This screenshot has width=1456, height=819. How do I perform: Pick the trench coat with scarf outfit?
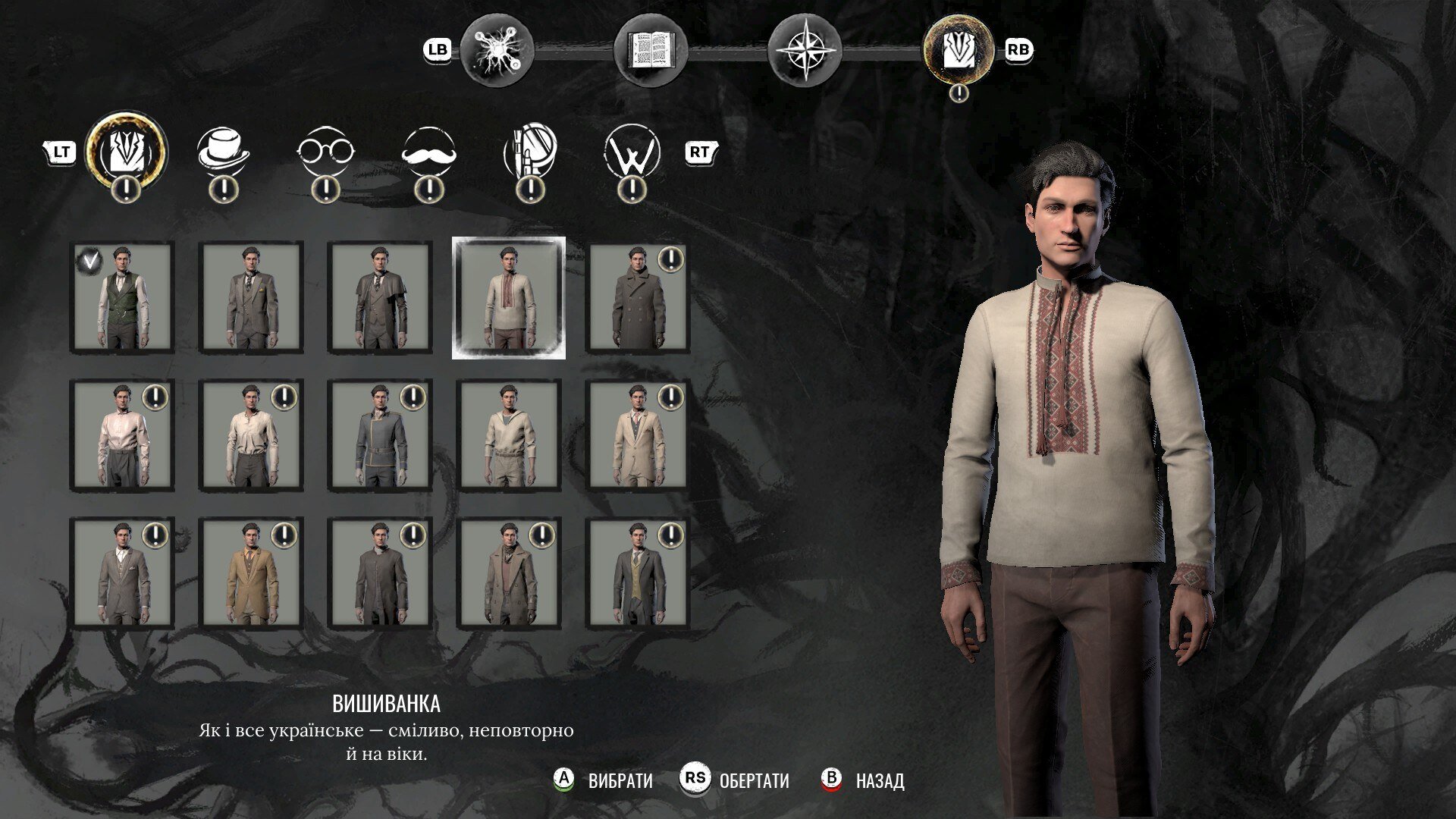(x=509, y=574)
